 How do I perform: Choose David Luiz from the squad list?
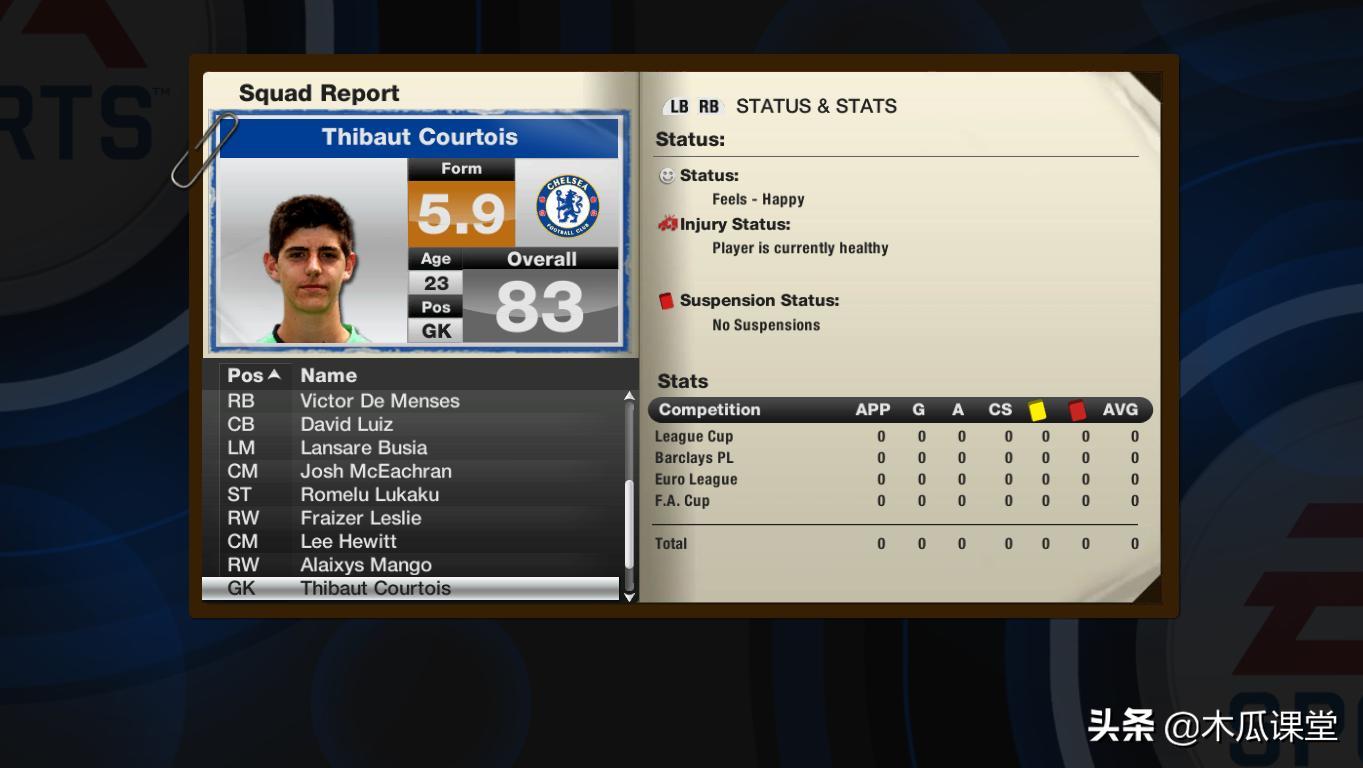pyautogui.click(x=346, y=424)
